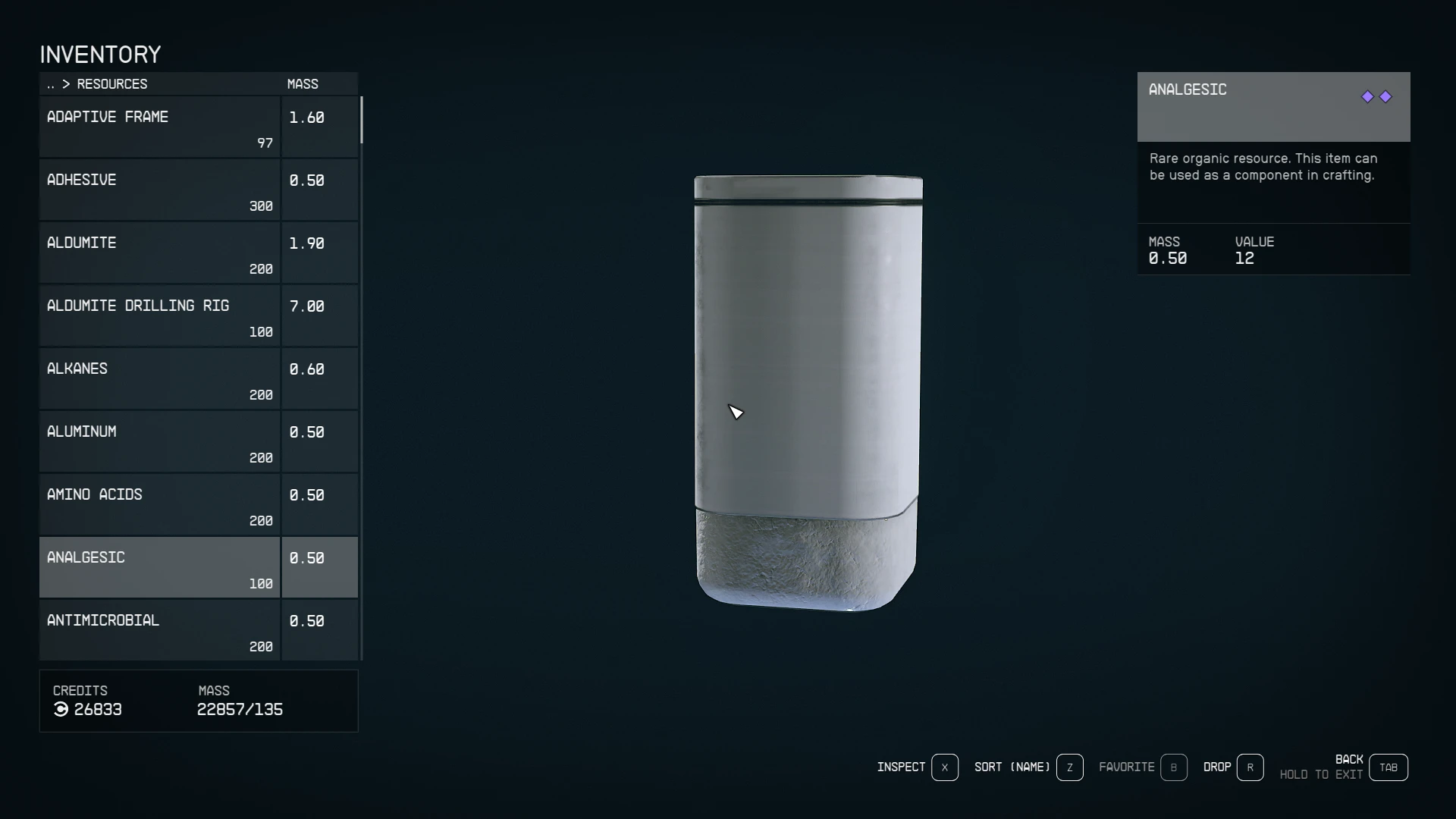Click the X key icon for Inspect
Viewport: 1456px width, 819px height.
(x=945, y=767)
